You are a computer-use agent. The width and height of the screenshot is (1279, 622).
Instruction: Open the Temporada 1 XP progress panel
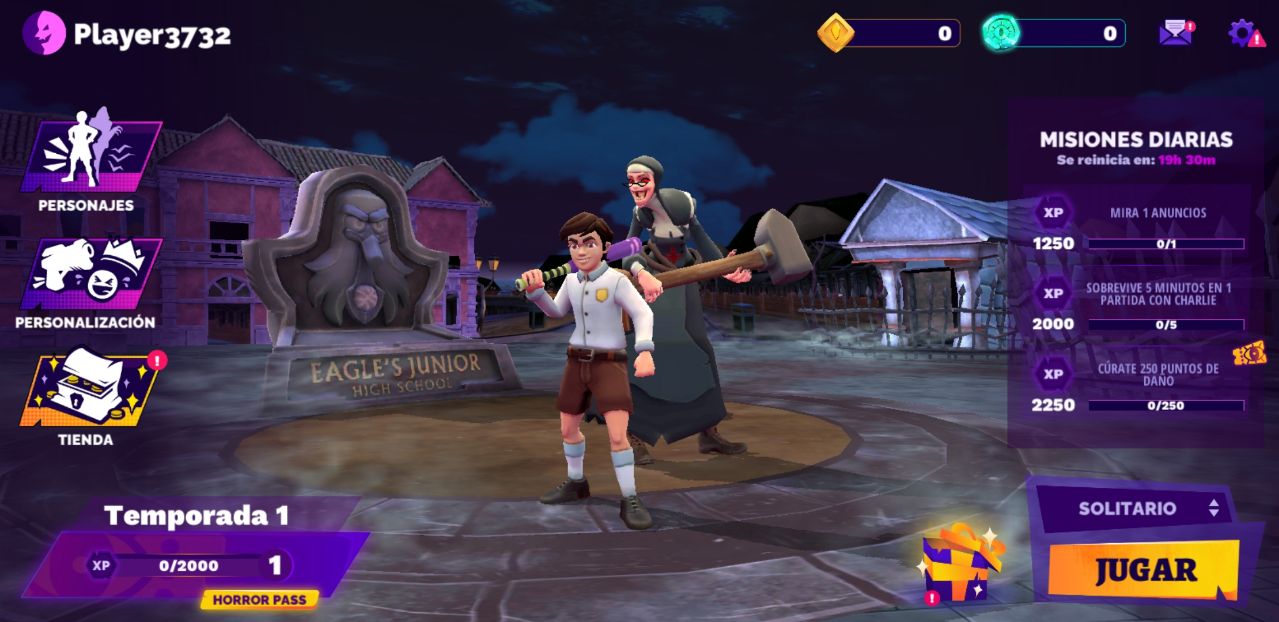[x=195, y=565]
